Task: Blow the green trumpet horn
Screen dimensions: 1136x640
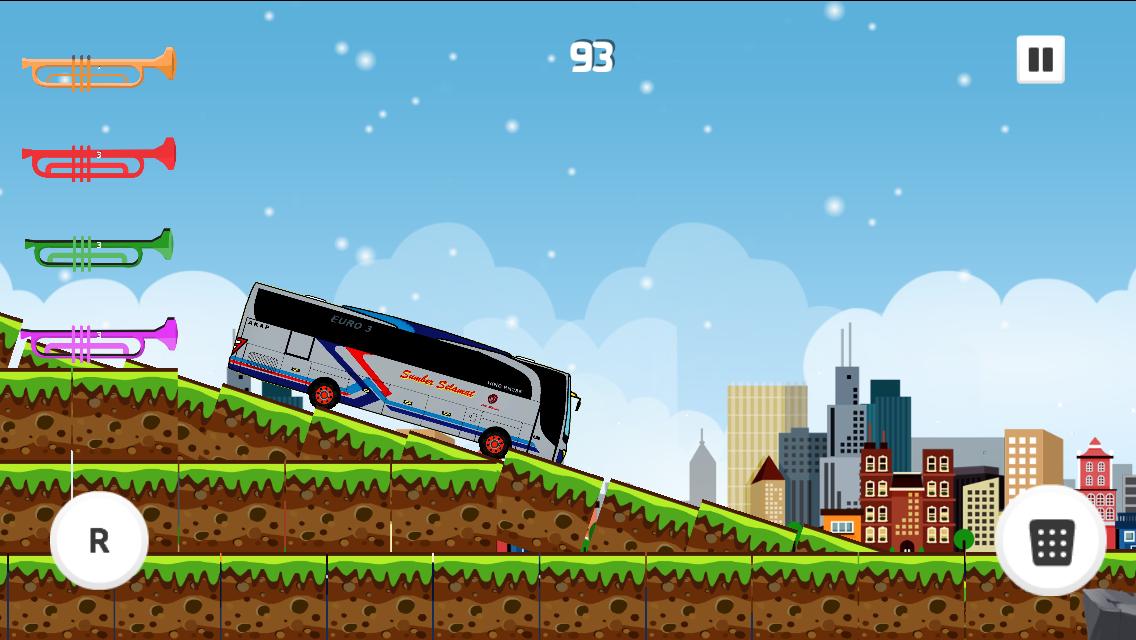Action: (98, 249)
